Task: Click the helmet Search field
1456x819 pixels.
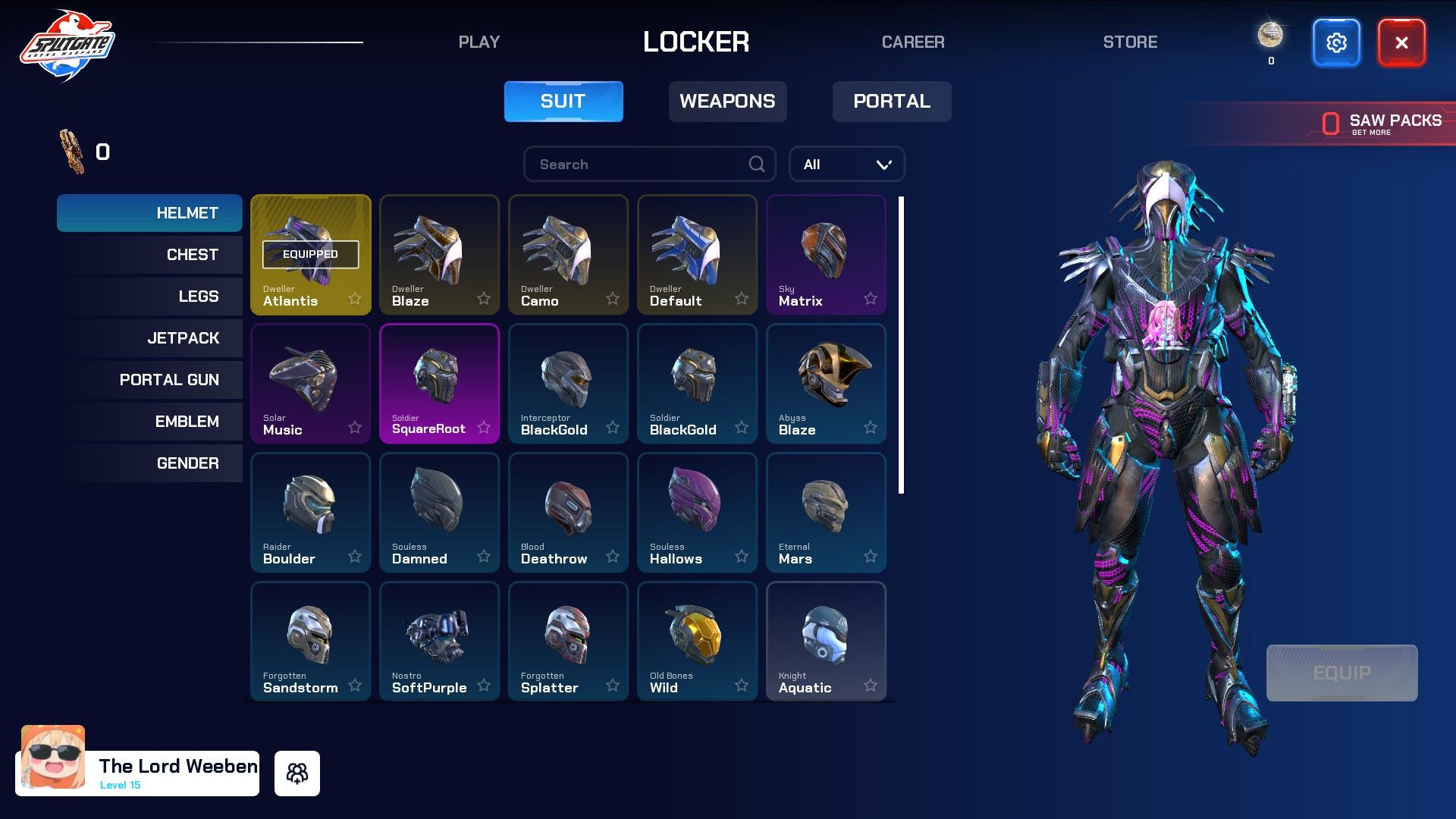Action: click(641, 165)
